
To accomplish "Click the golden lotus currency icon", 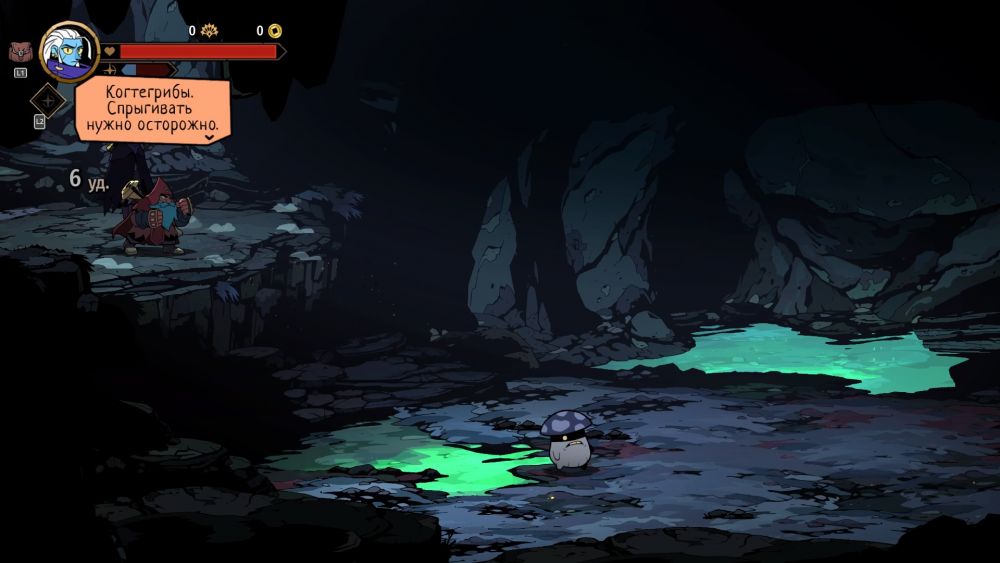I will tap(209, 31).
